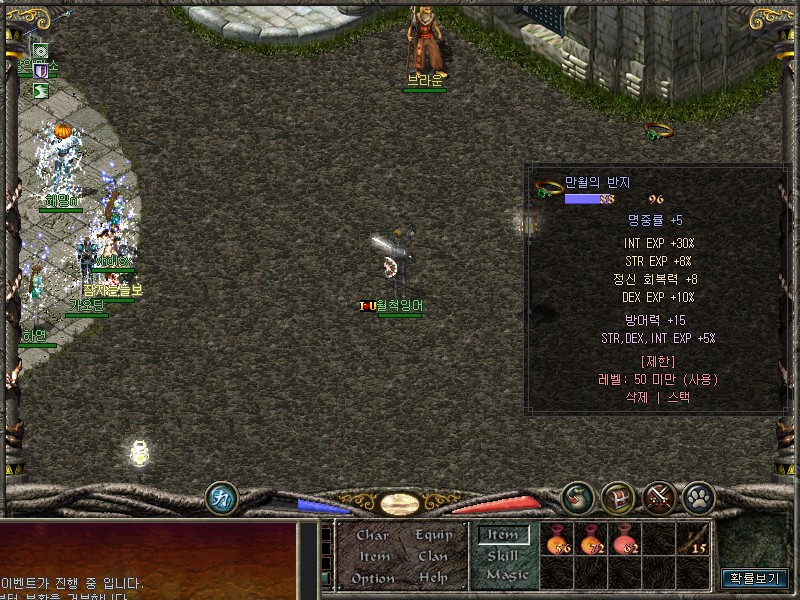The height and width of the screenshot is (600, 800).
Task: Open the Item menu entry beside Clan
Action: [373, 556]
